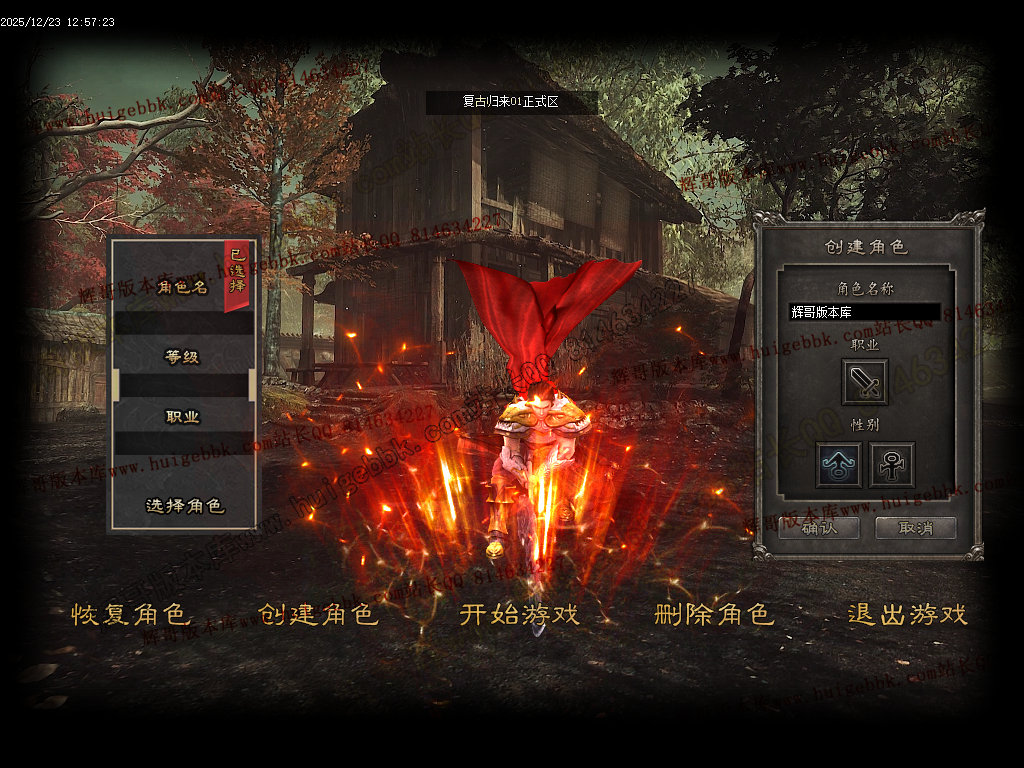Cancel character creation with 取消

[915, 528]
